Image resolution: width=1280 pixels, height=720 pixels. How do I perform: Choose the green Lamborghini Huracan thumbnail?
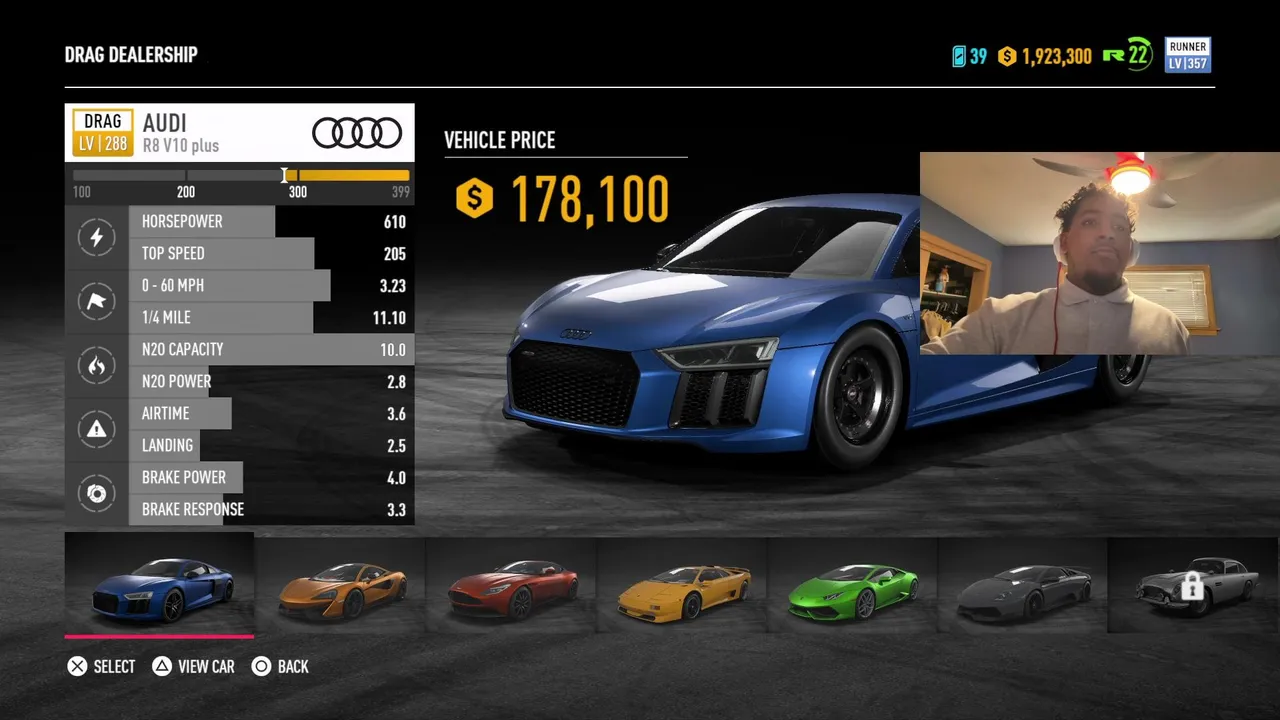click(853, 587)
